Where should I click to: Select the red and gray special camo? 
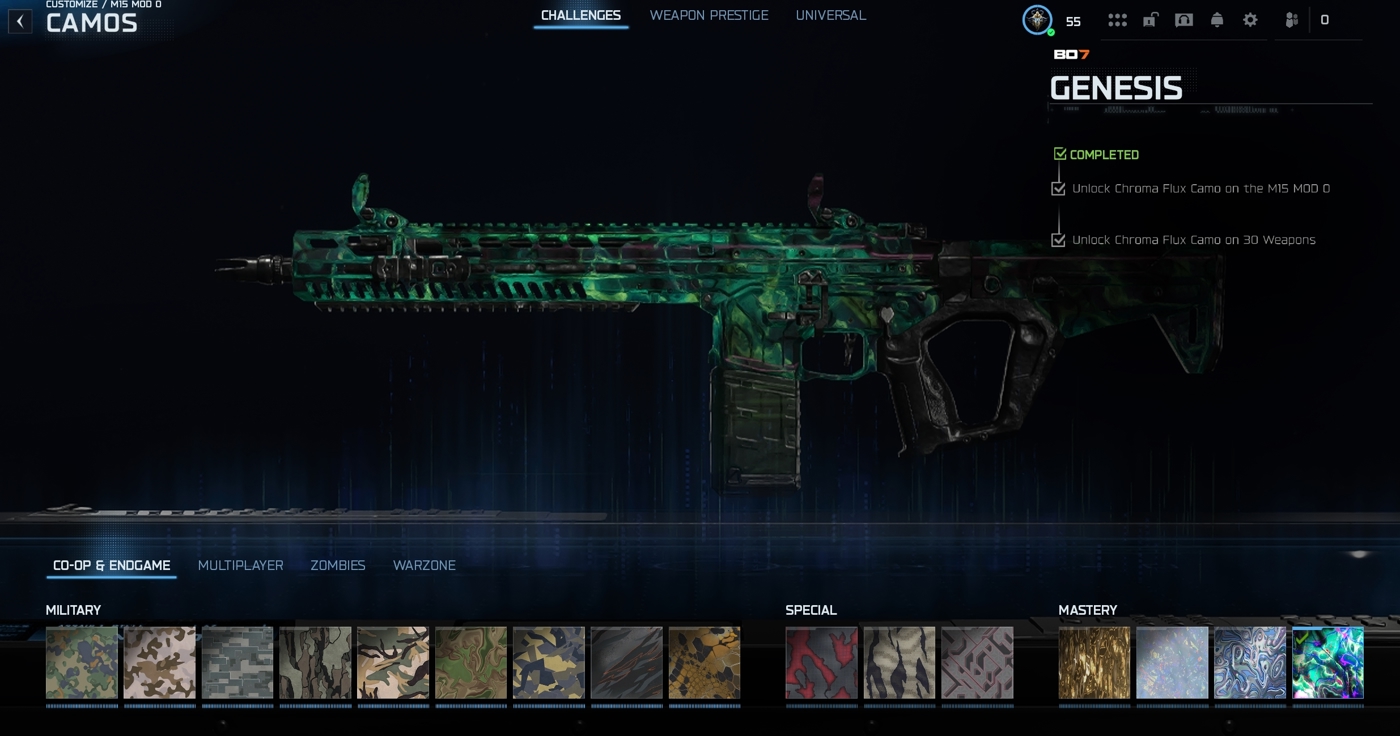point(821,663)
